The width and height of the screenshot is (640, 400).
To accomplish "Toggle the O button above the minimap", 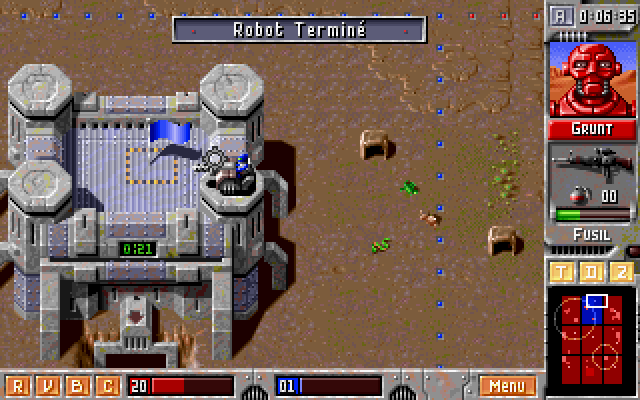I will 592,273.
